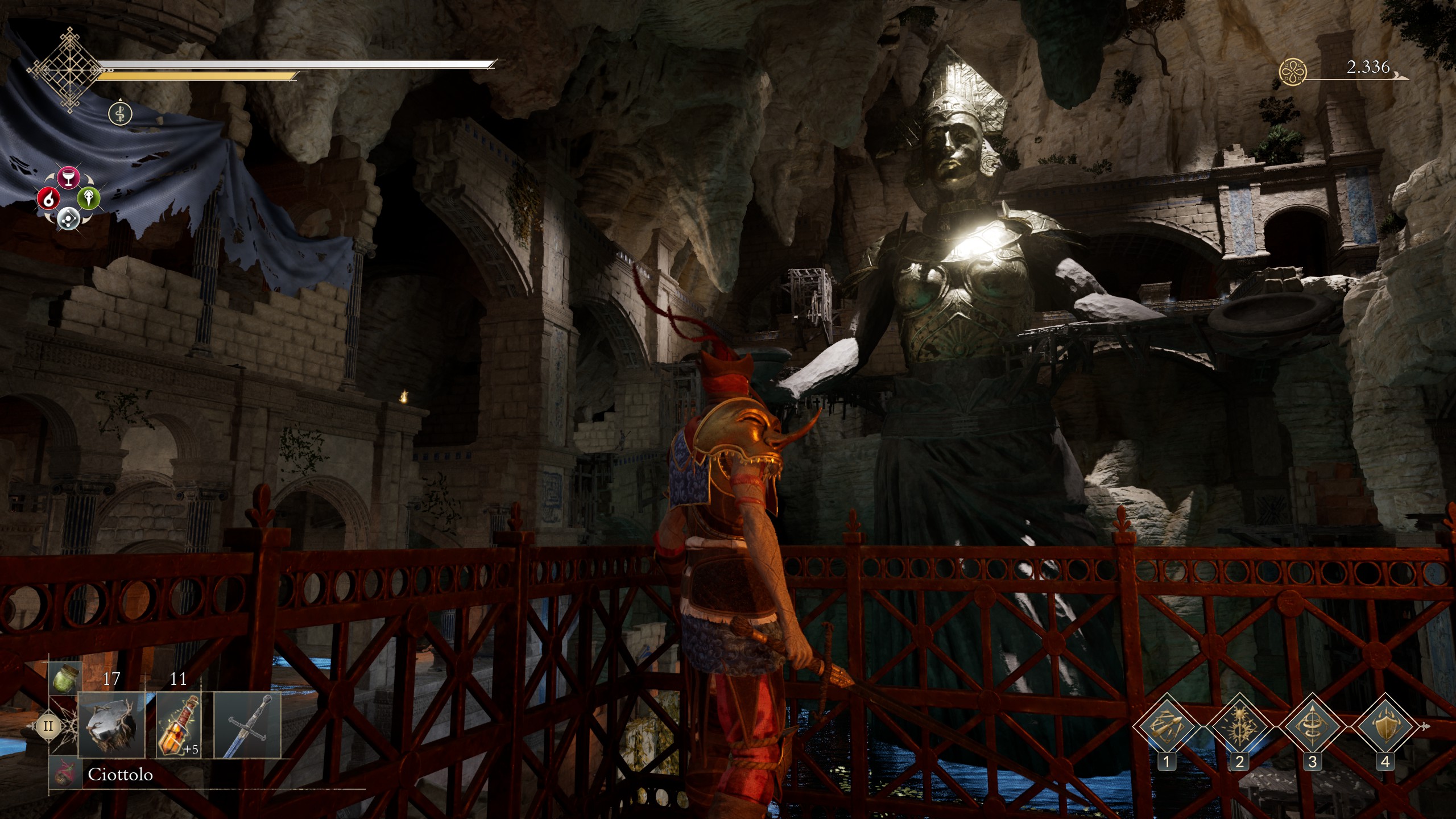This screenshot has width=1456, height=819.
Task: Use the amber healing flask slot
Action: [178, 725]
